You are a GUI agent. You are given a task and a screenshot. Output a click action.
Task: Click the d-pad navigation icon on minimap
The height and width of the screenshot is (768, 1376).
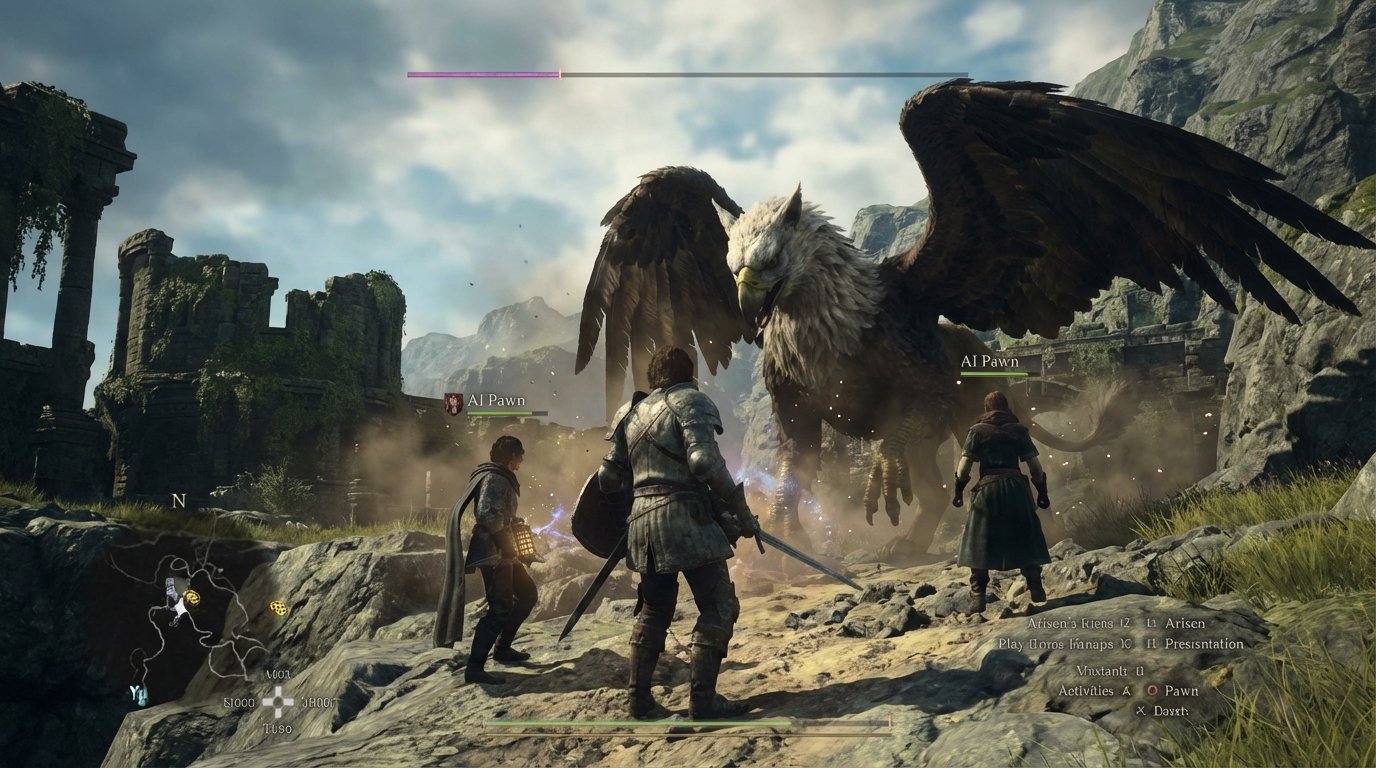pos(276,702)
